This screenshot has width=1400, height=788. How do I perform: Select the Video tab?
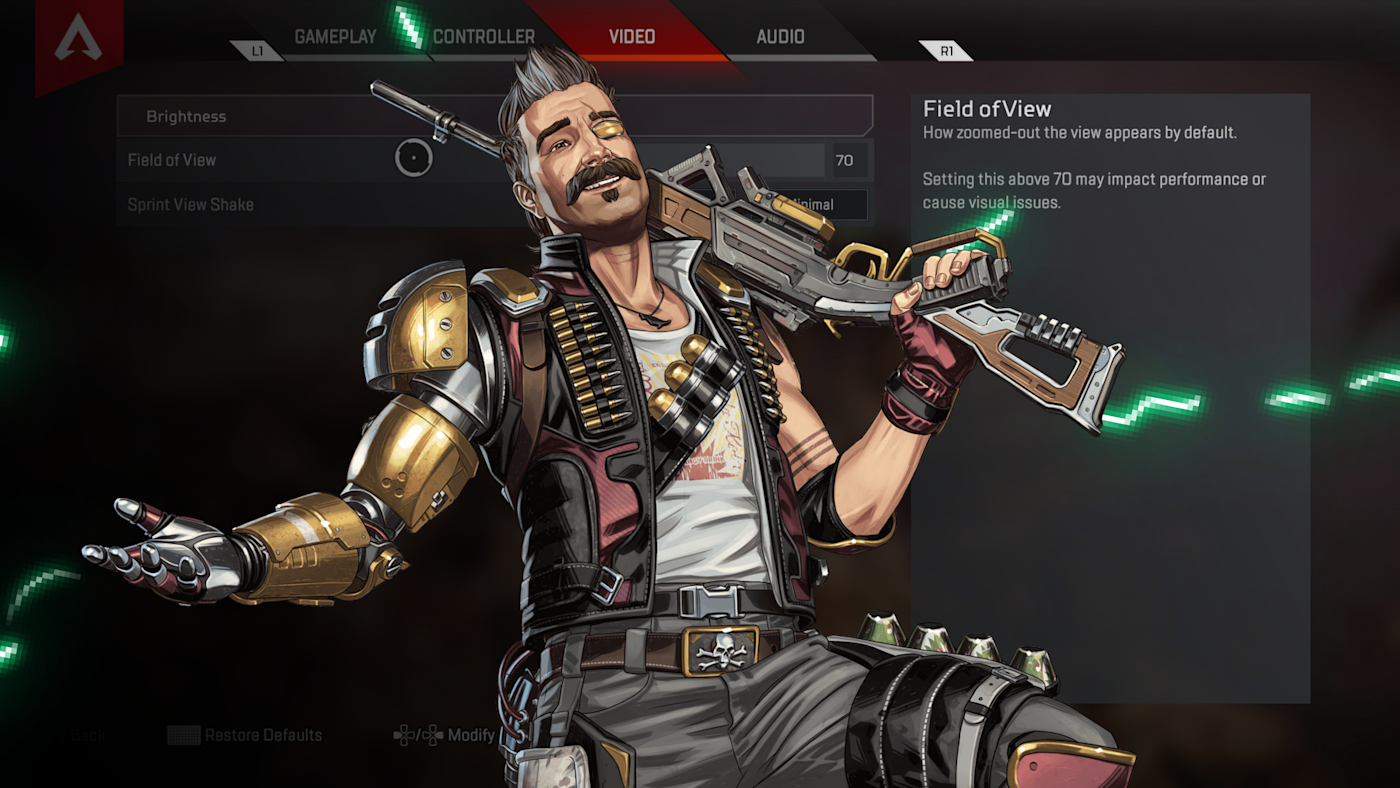tap(632, 37)
